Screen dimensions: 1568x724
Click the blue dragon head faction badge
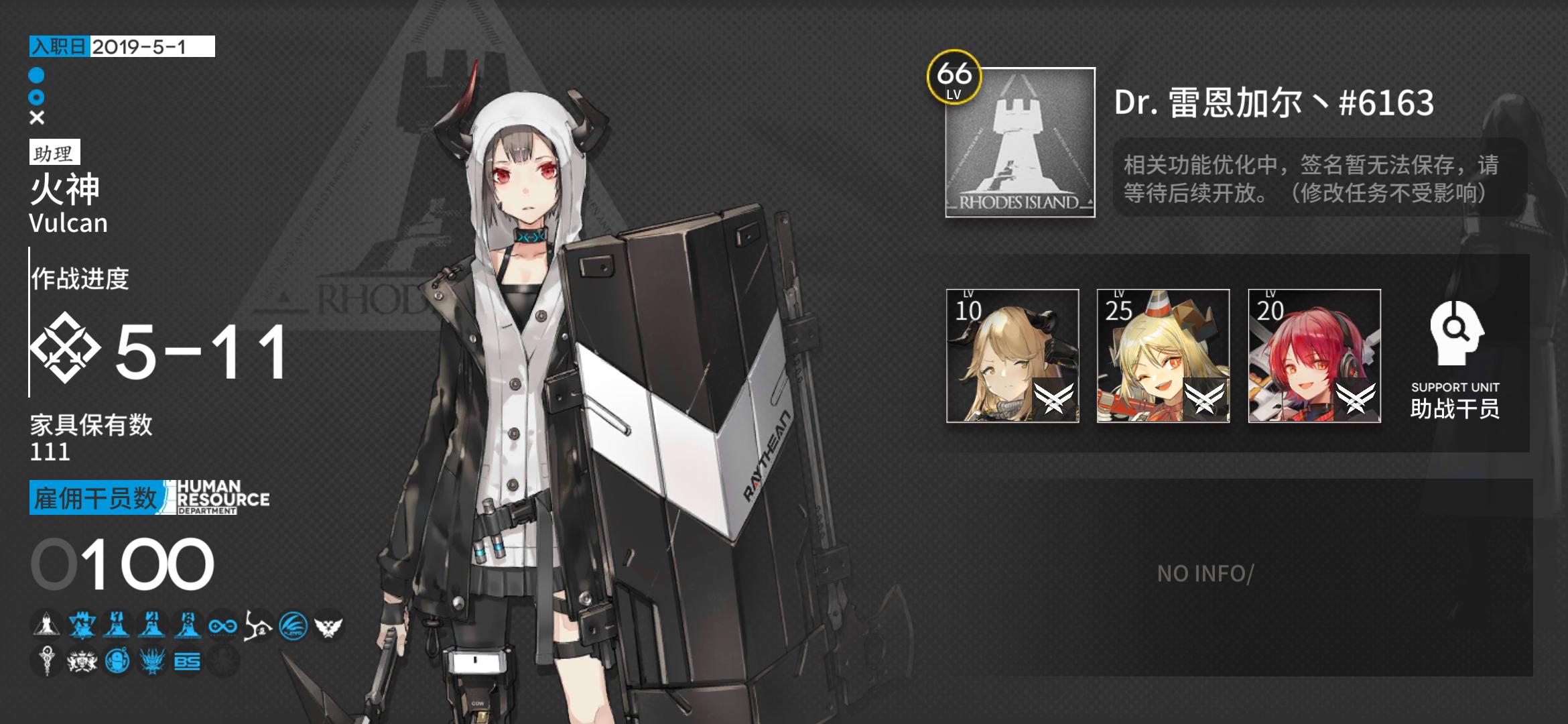pyautogui.click(x=152, y=662)
